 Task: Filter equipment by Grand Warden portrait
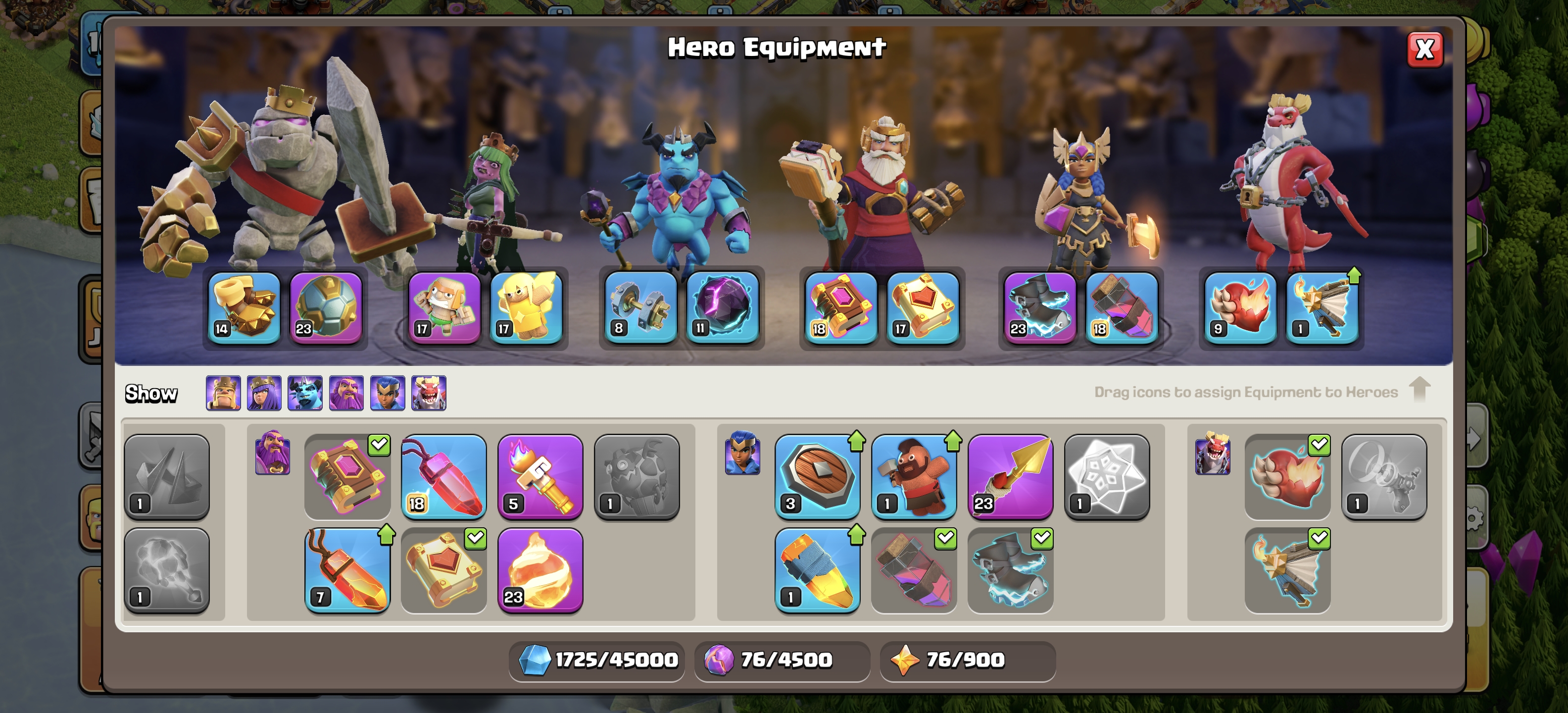[346, 393]
